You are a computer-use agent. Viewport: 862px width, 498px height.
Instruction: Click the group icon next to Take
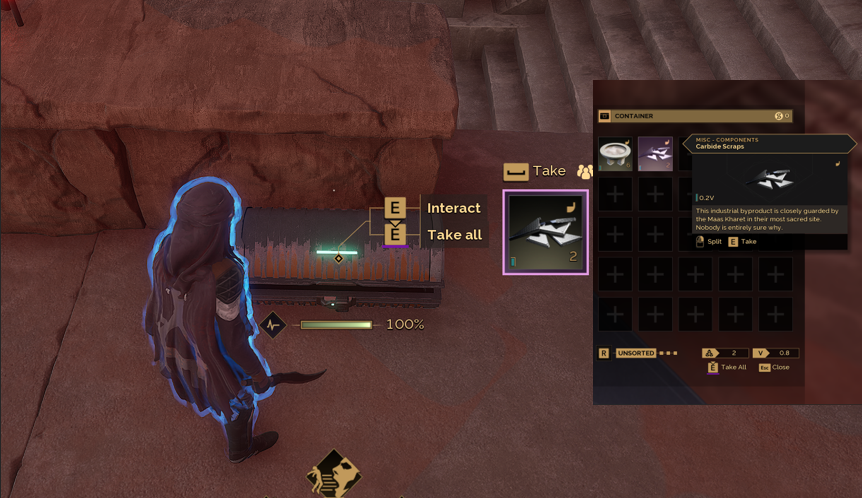[x=584, y=172]
